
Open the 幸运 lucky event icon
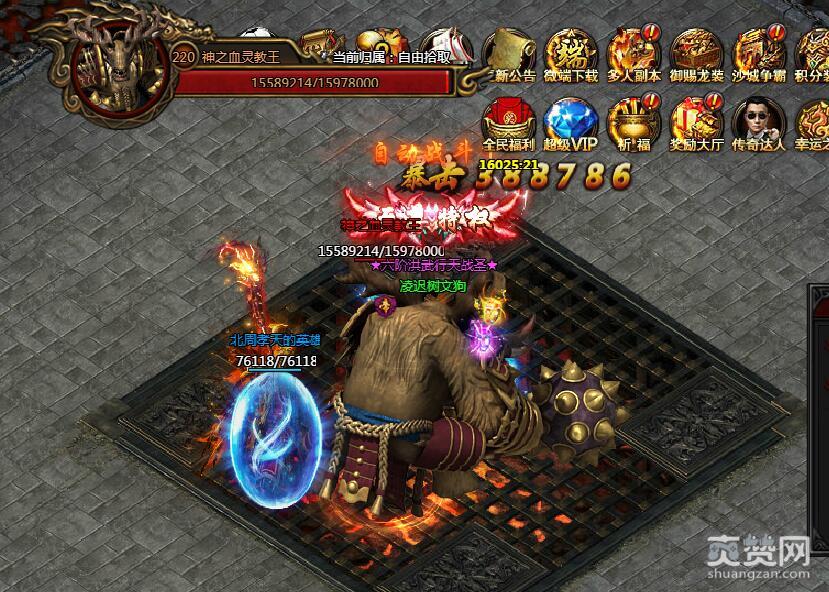point(813,122)
